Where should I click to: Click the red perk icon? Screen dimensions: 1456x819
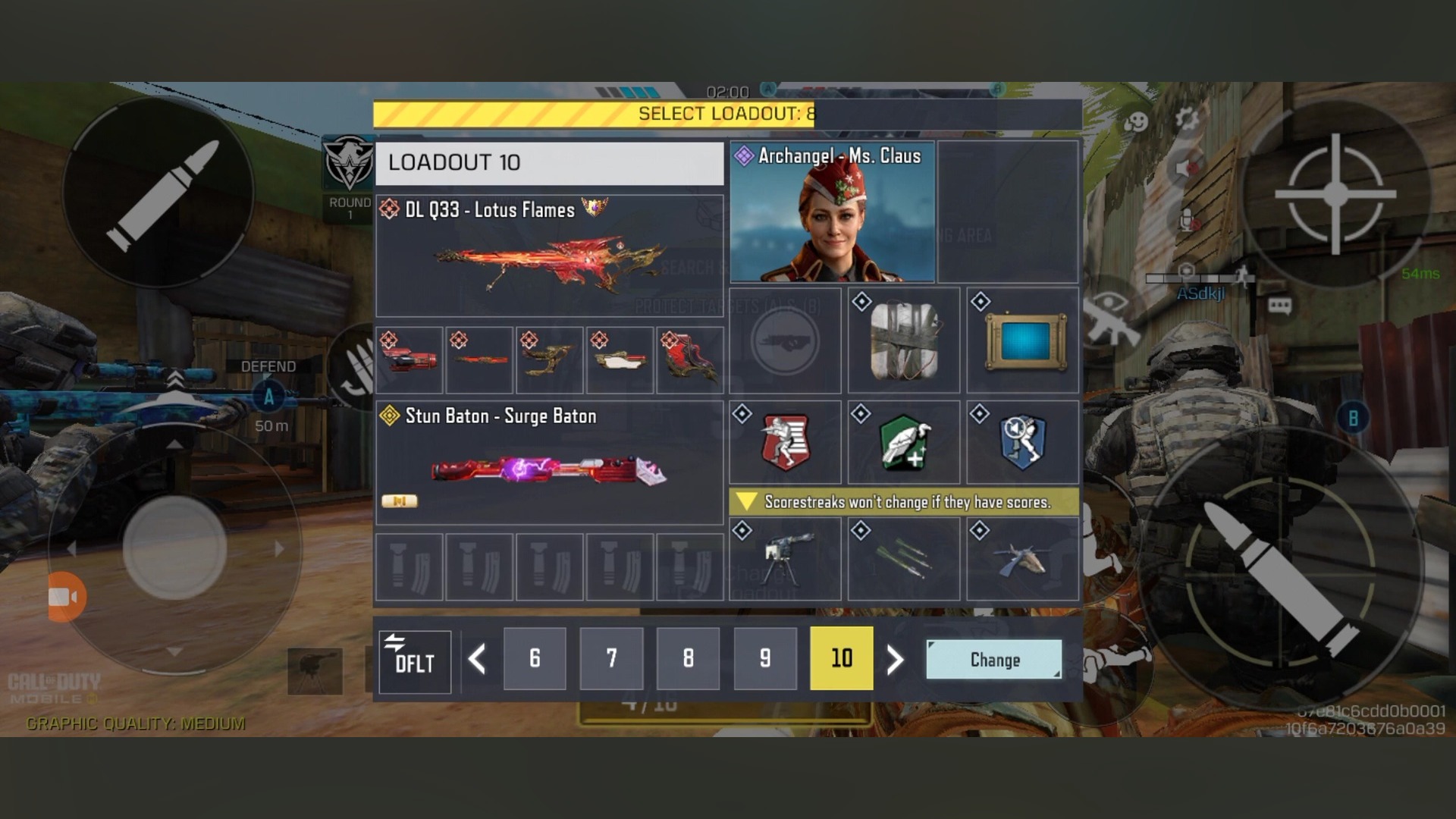pyautogui.click(x=785, y=443)
